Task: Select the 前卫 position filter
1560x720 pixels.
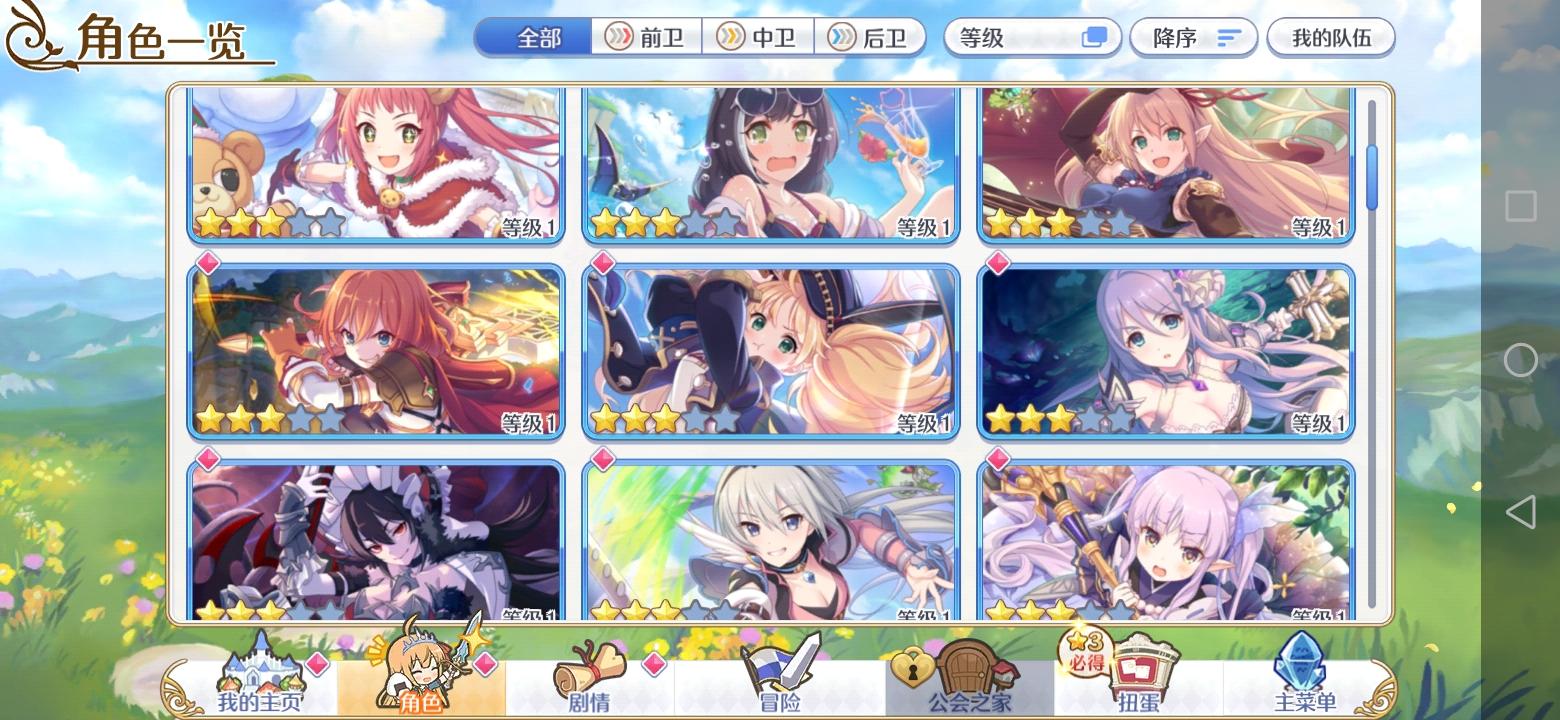Action: tap(646, 37)
